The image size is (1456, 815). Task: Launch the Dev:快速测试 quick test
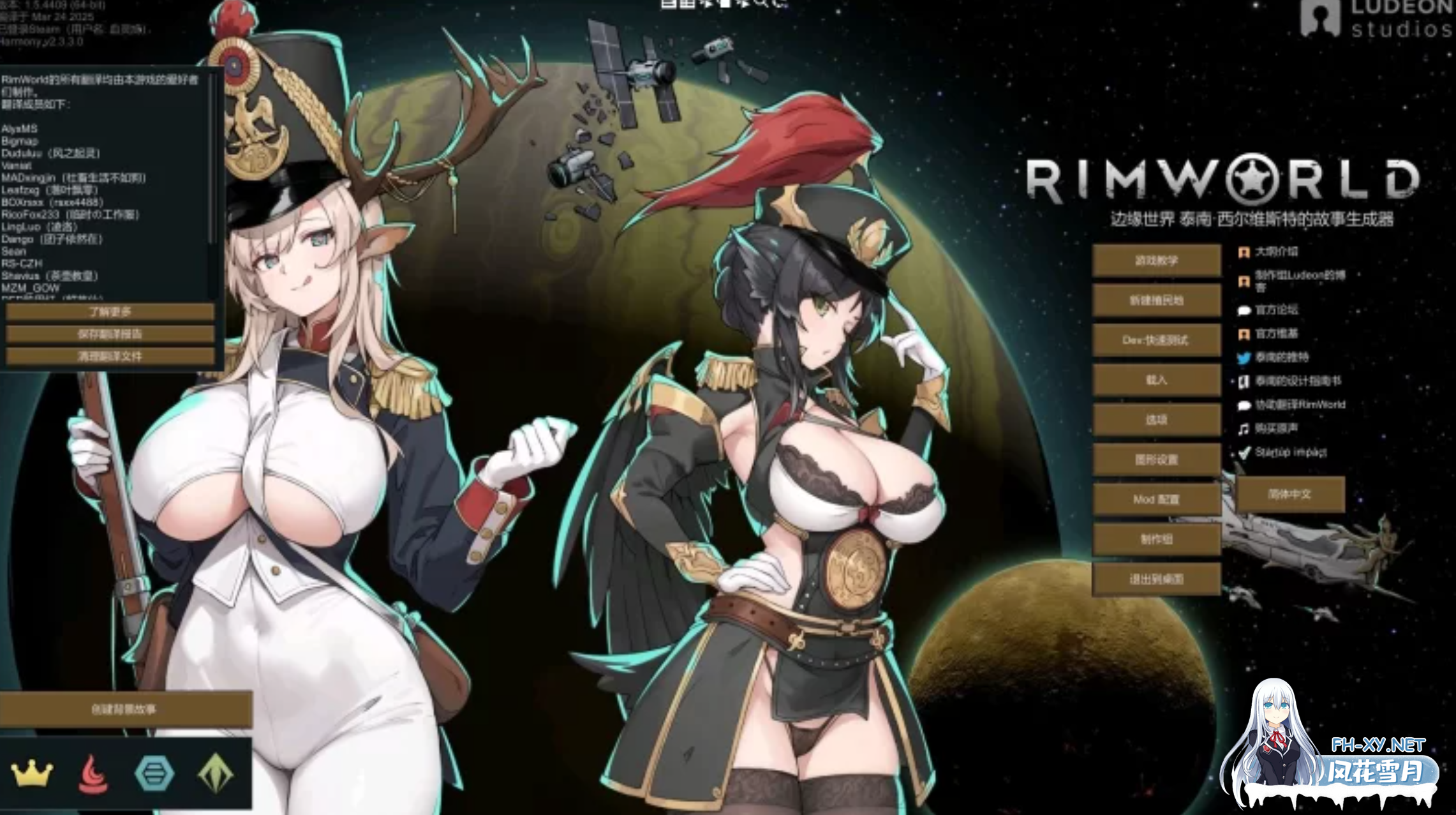pyautogui.click(x=1156, y=340)
